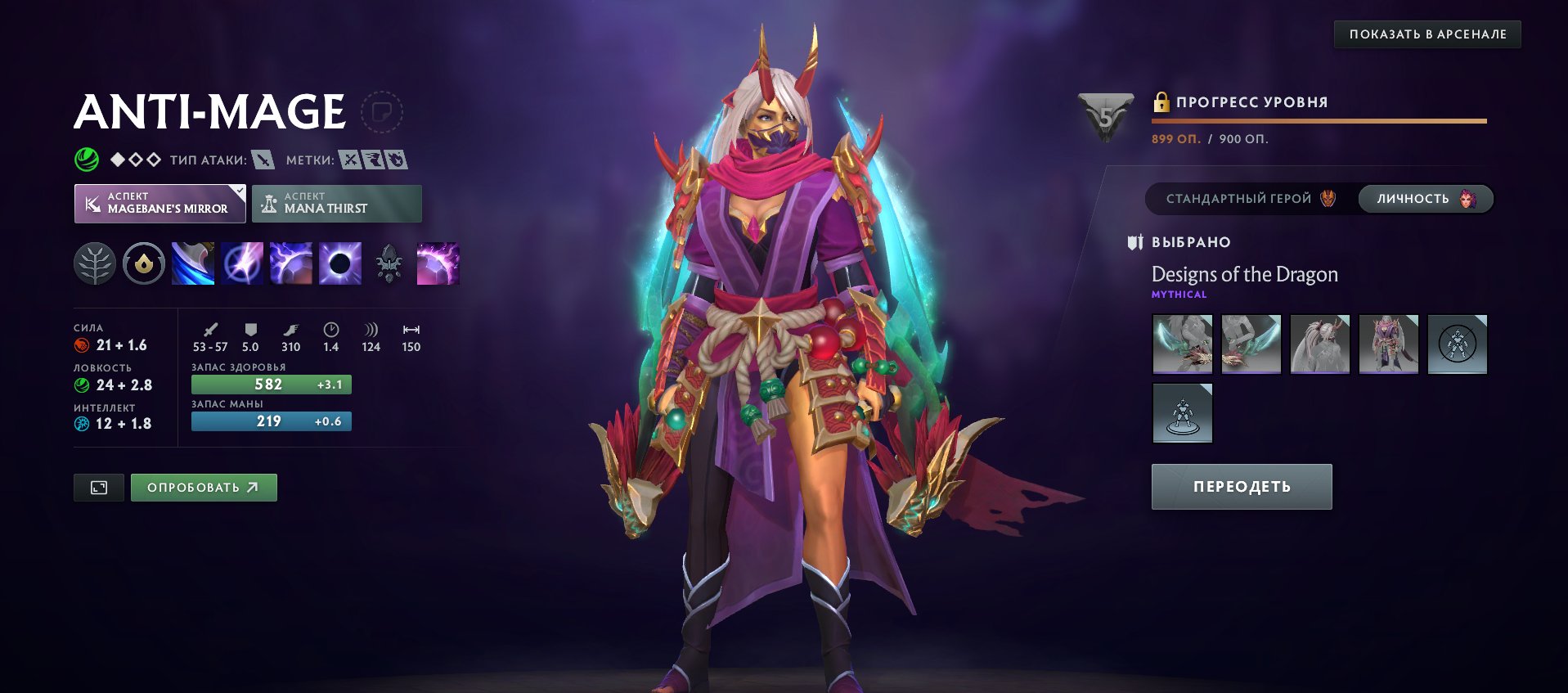Switch to the Личность persona toggle
1568x693 pixels.
pyautogui.click(x=1423, y=198)
